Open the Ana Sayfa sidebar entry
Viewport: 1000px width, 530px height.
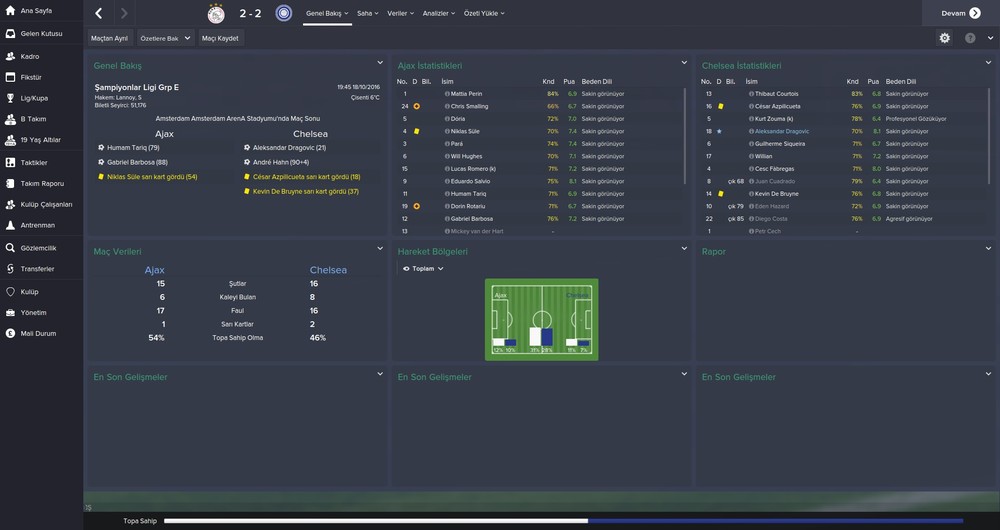point(35,13)
